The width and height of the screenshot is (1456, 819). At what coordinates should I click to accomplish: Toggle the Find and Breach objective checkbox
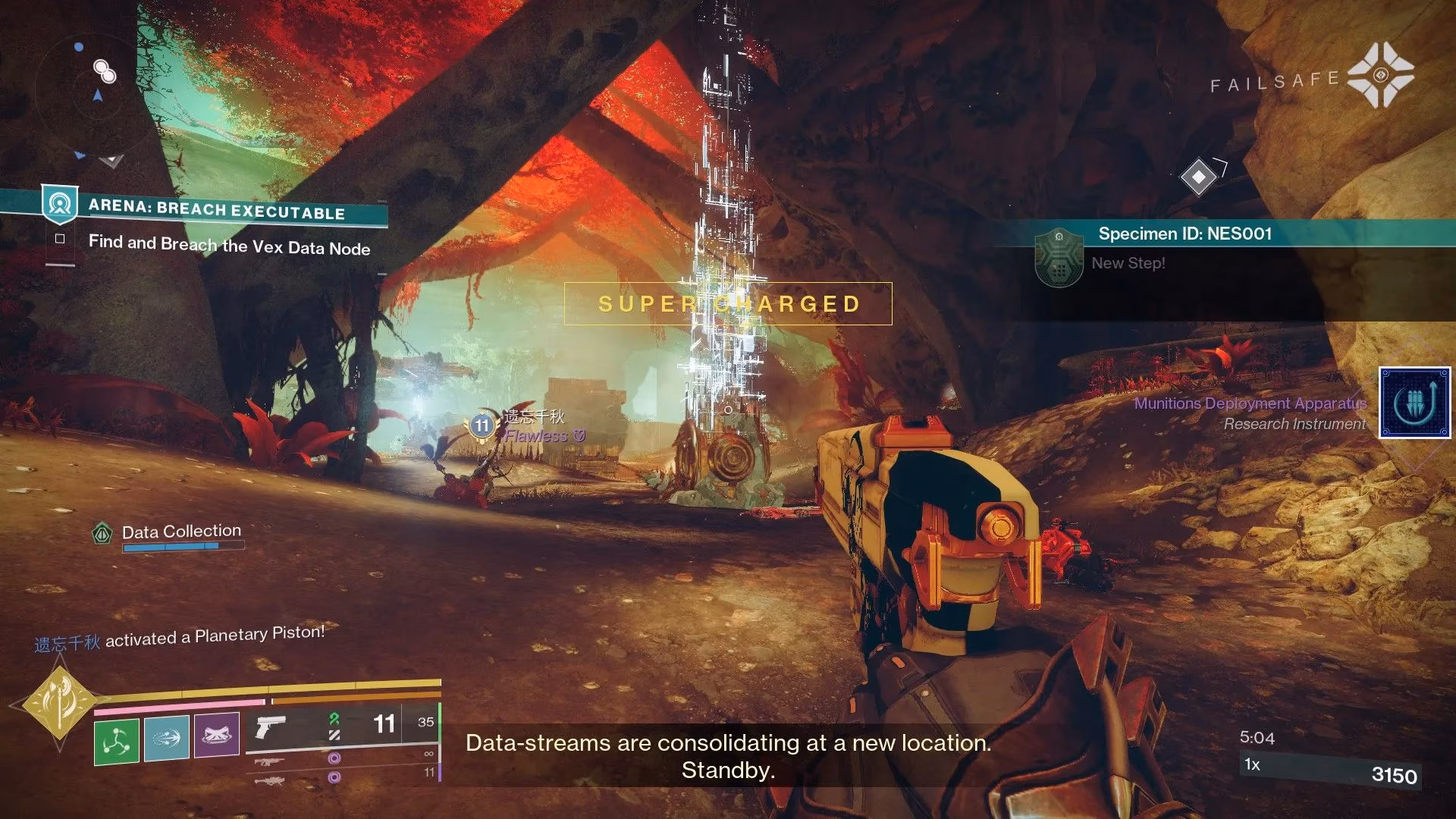[60, 238]
